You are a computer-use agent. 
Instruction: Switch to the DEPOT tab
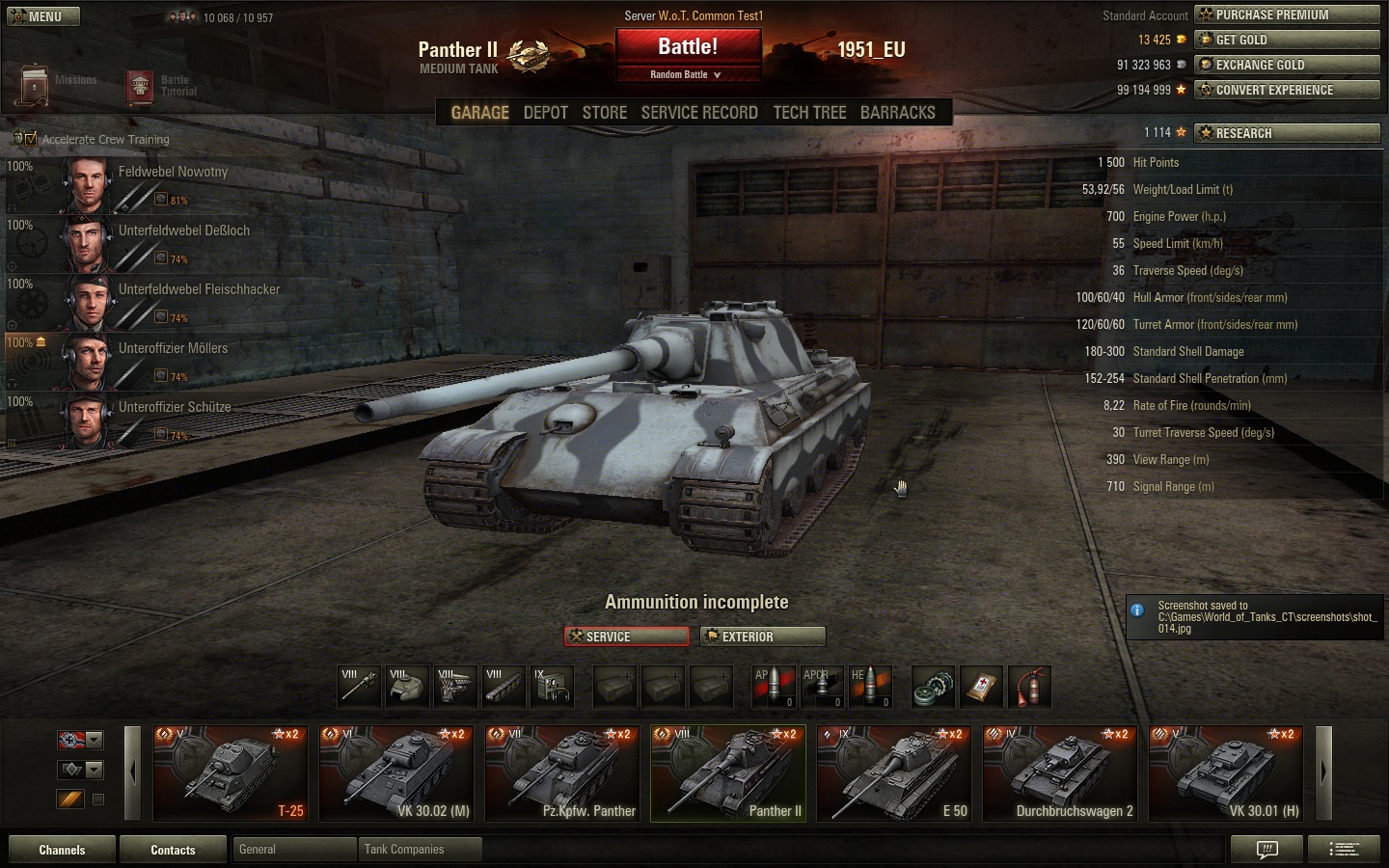click(545, 113)
